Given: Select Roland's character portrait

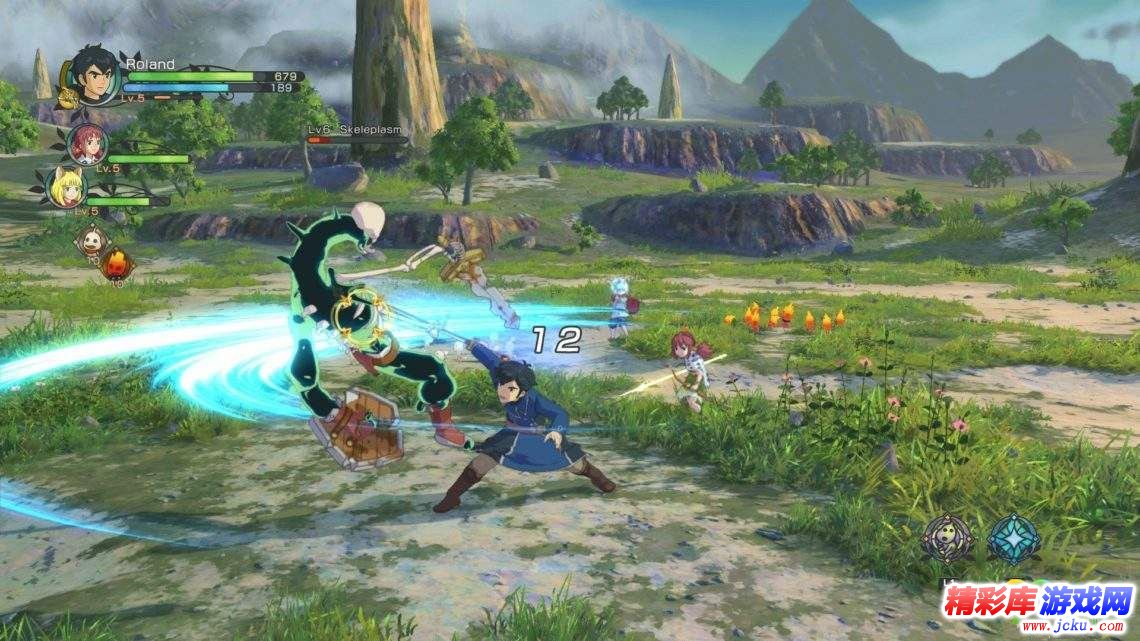Looking at the screenshot, I should click(x=96, y=72).
